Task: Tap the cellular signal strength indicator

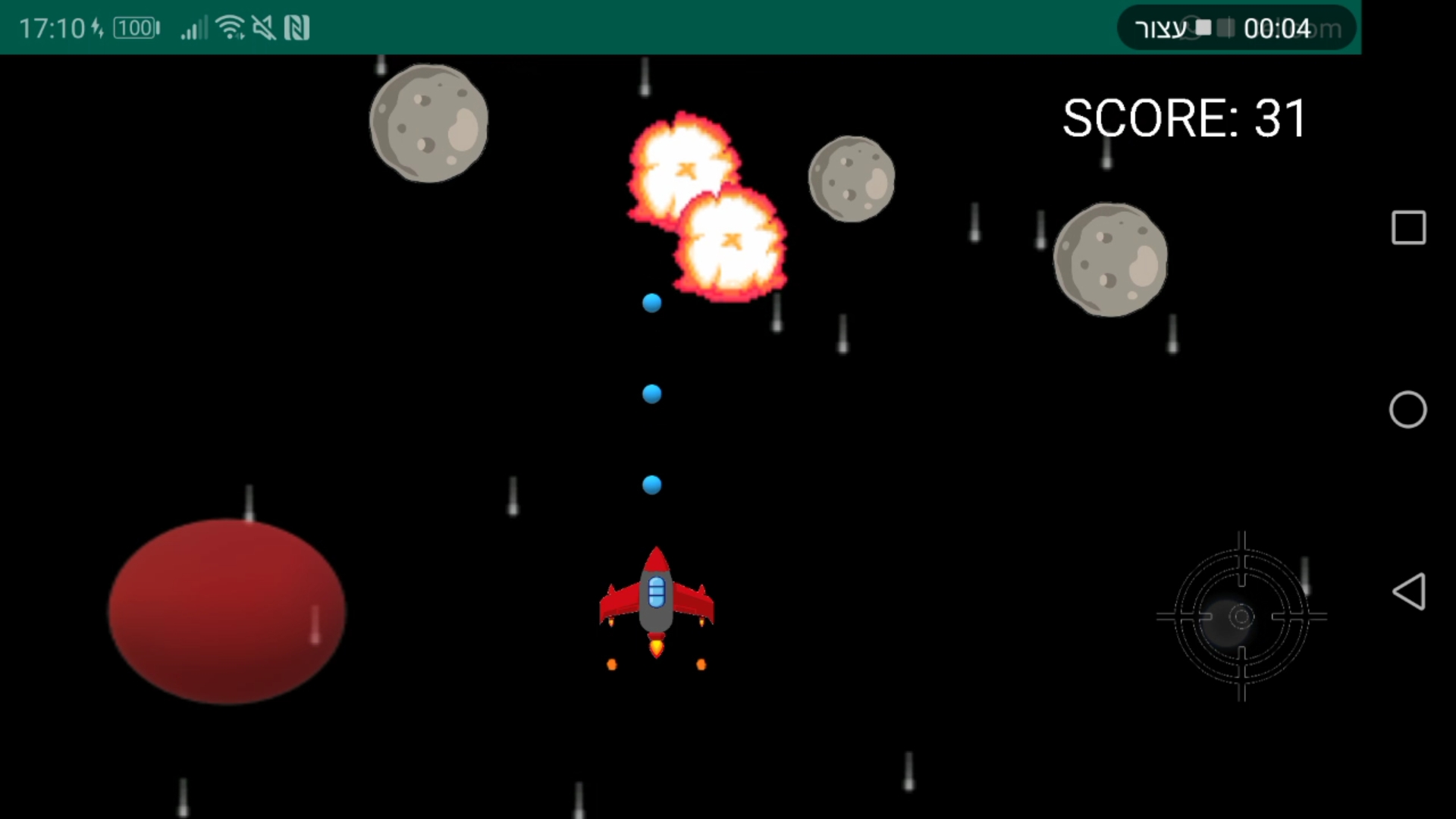Action: coord(193,27)
